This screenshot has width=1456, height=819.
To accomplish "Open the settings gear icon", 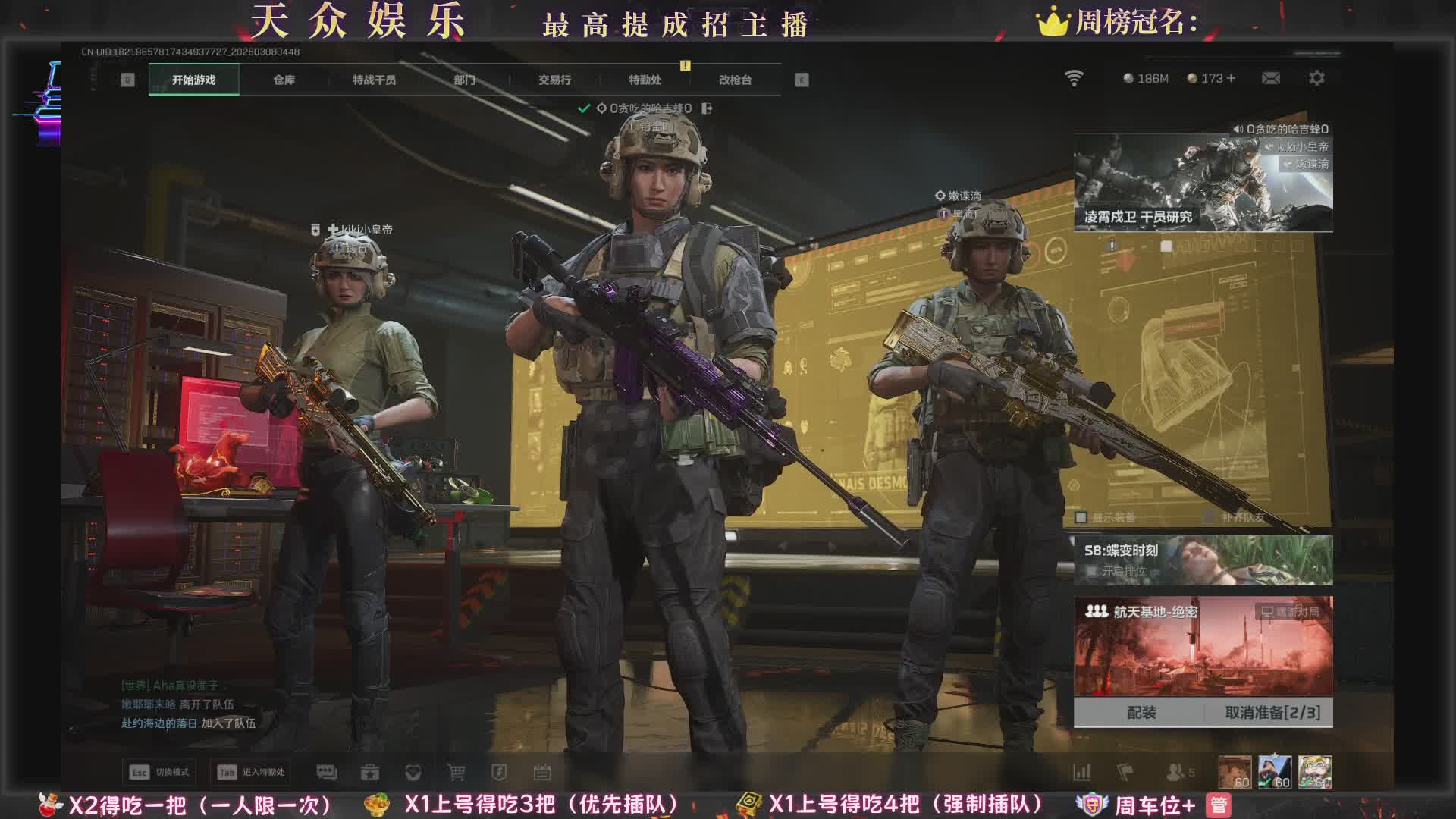I will [x=1317, y=78].
